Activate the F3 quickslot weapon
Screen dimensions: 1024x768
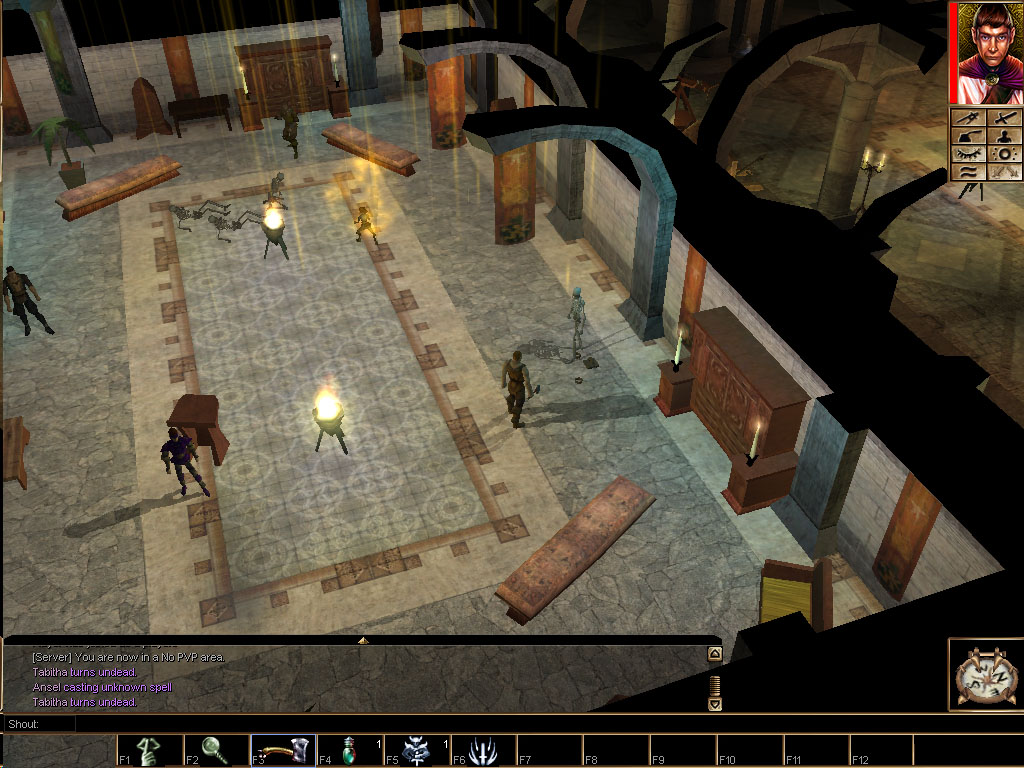pos(284,751)
